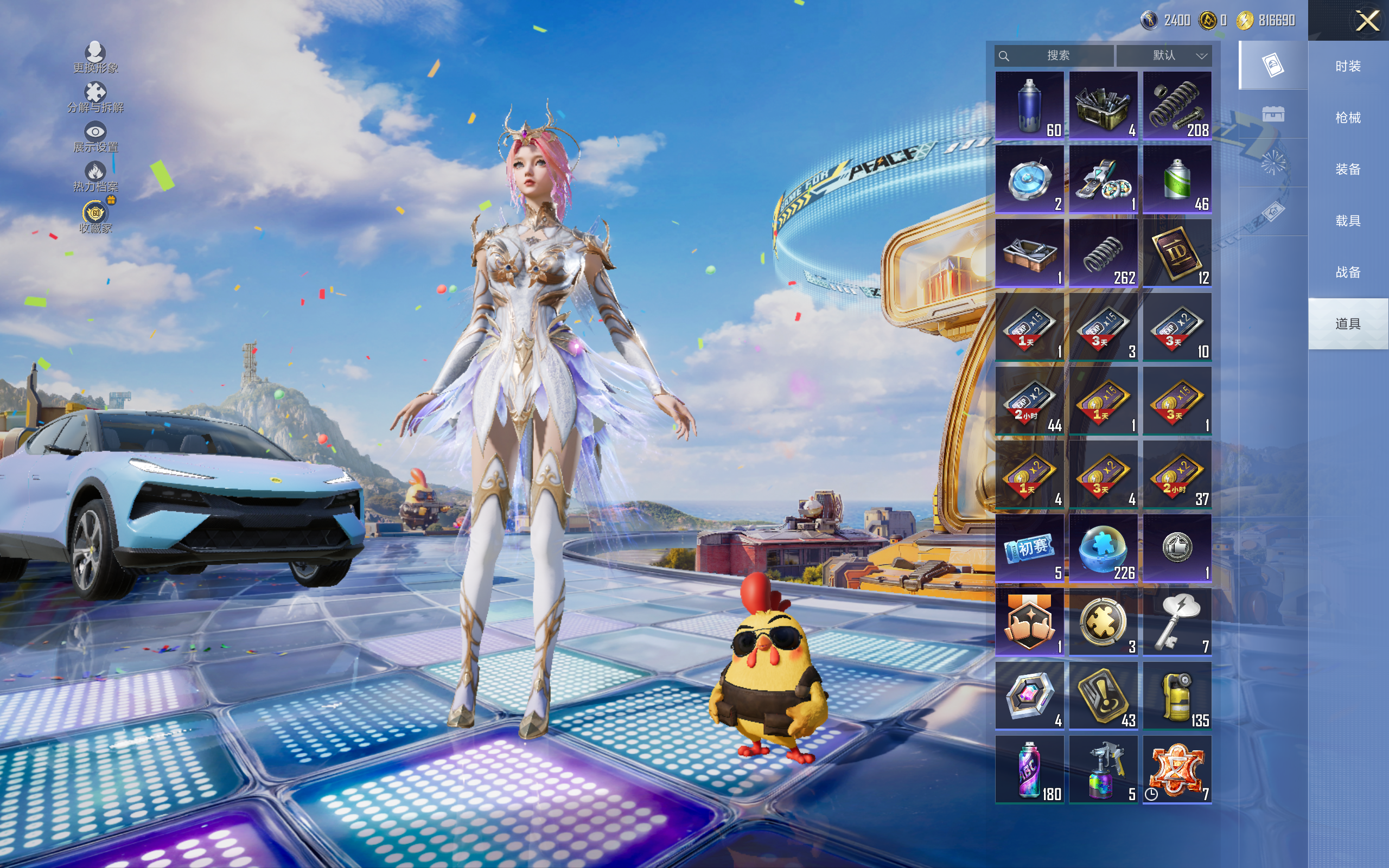The height and width of the screenshot is (868, 1389).
Task: Open the 热力档案 flame icon
Action: pyautogui.click(x=95, y=176)
